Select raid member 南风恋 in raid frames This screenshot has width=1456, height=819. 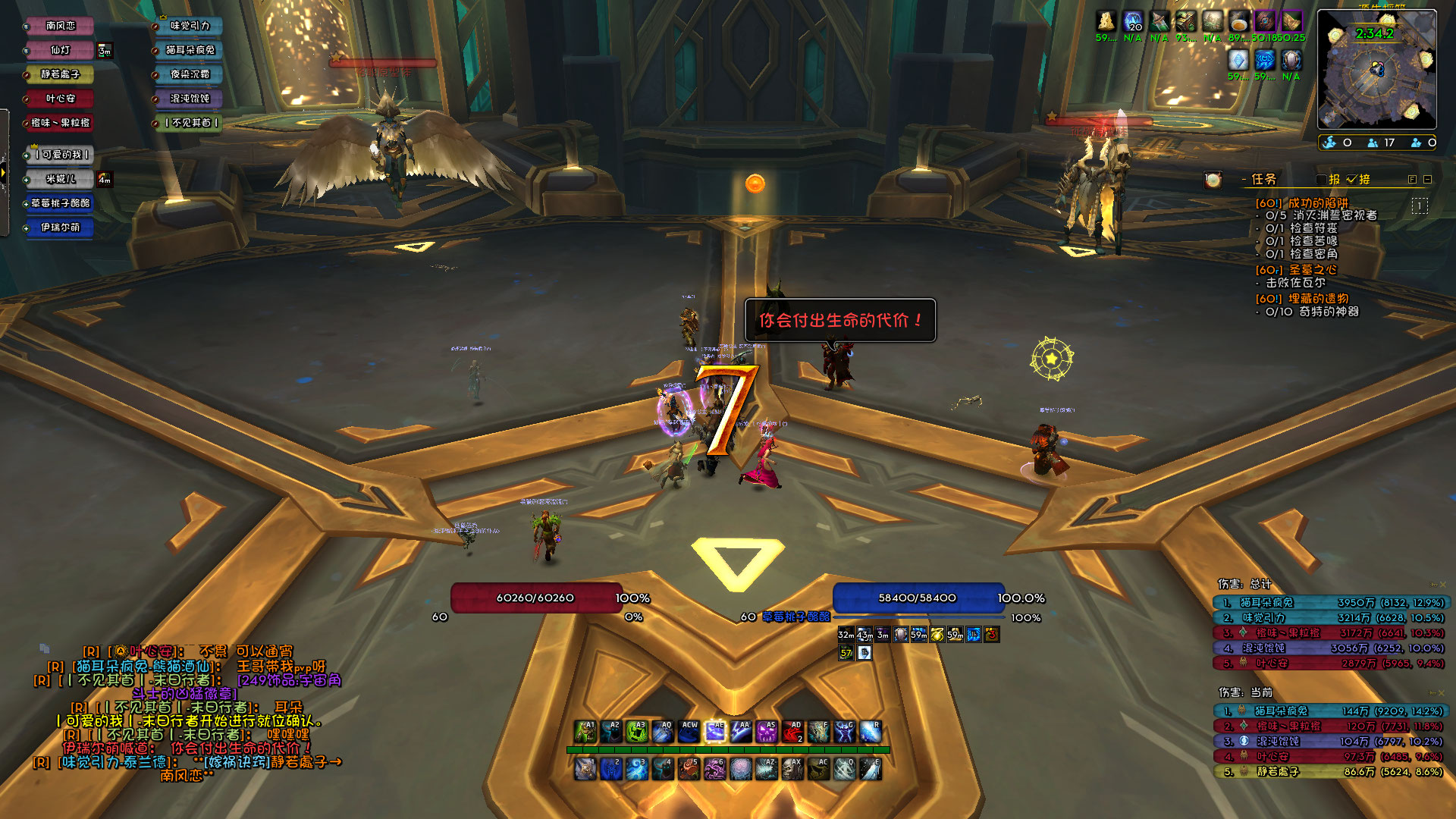point(60,26)
